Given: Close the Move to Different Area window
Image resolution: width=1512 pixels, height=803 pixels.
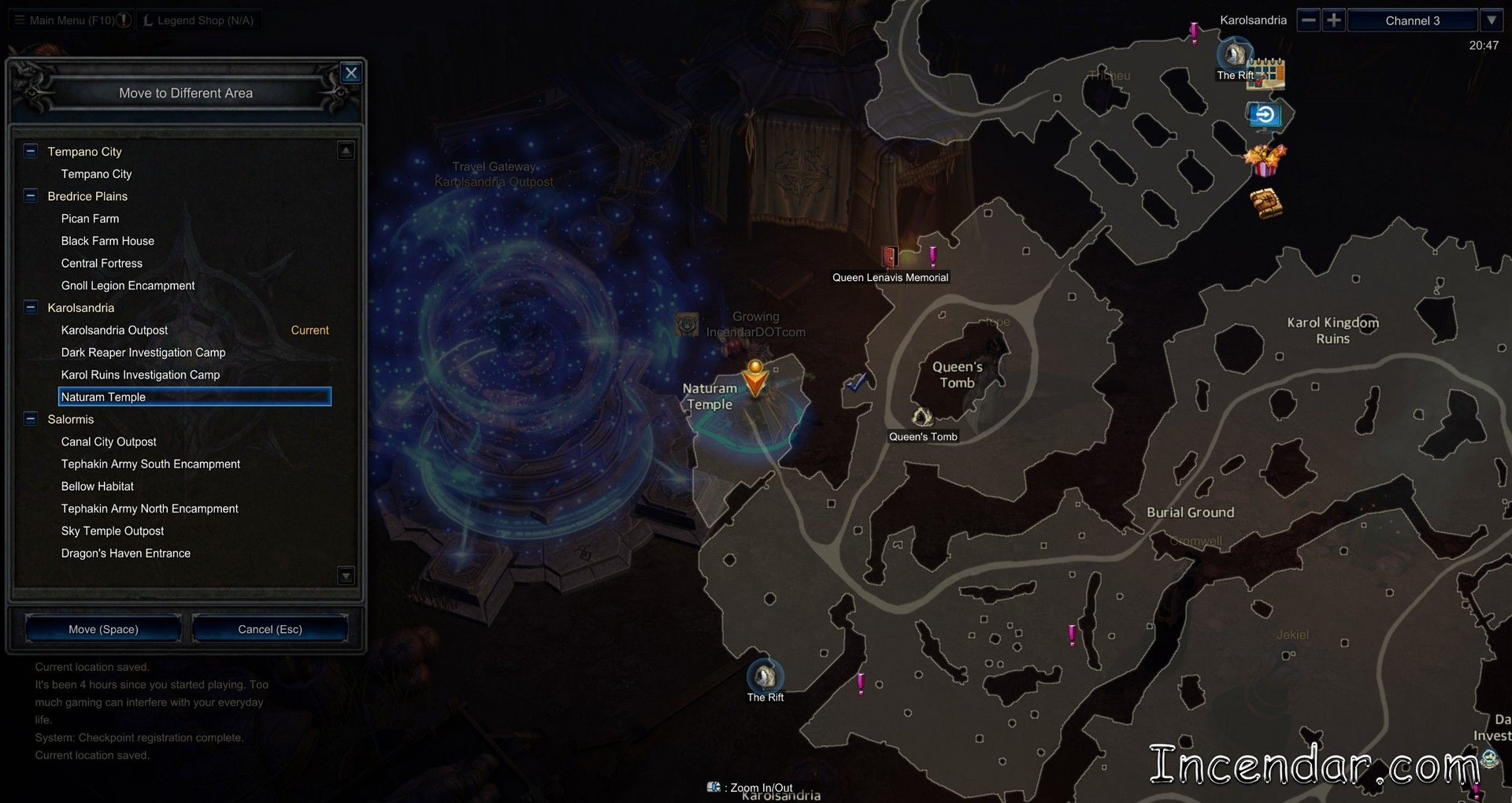Looking at the screenshot, I should click(x=351, y=73).
